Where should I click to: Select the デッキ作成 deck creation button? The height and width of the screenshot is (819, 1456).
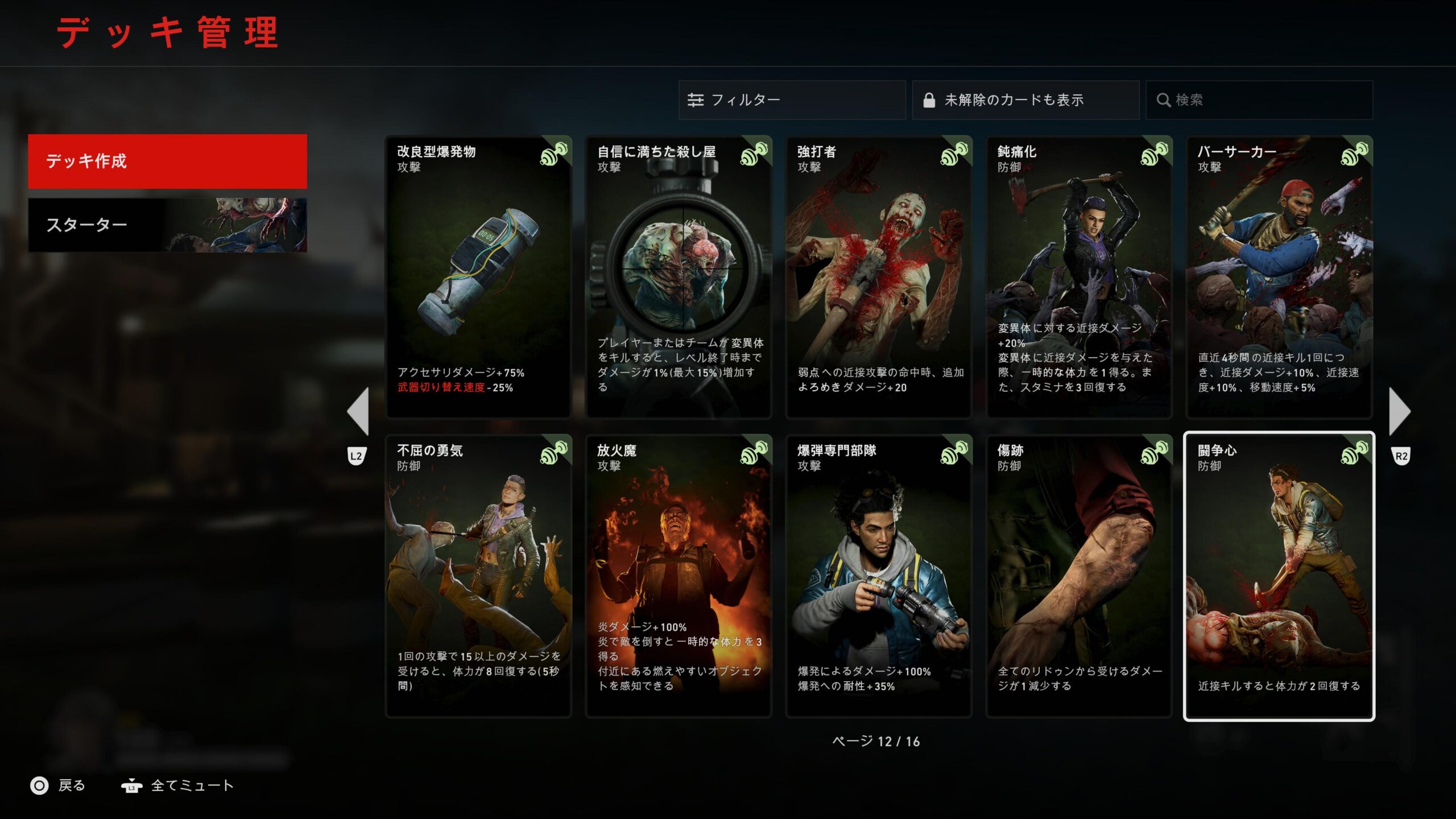click(x=167, y=161)
